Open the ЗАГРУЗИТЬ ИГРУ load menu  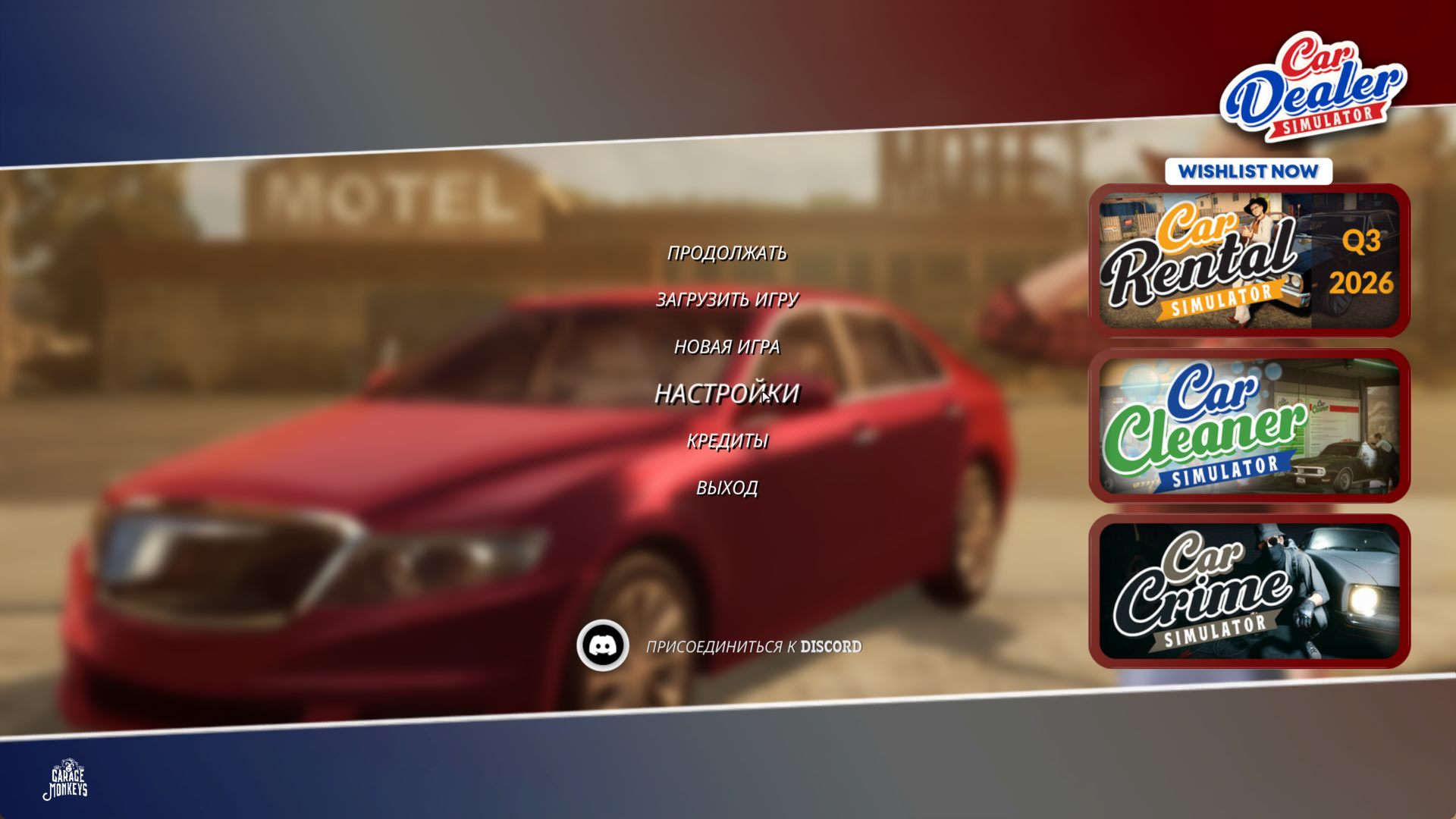tap(726, 300)
